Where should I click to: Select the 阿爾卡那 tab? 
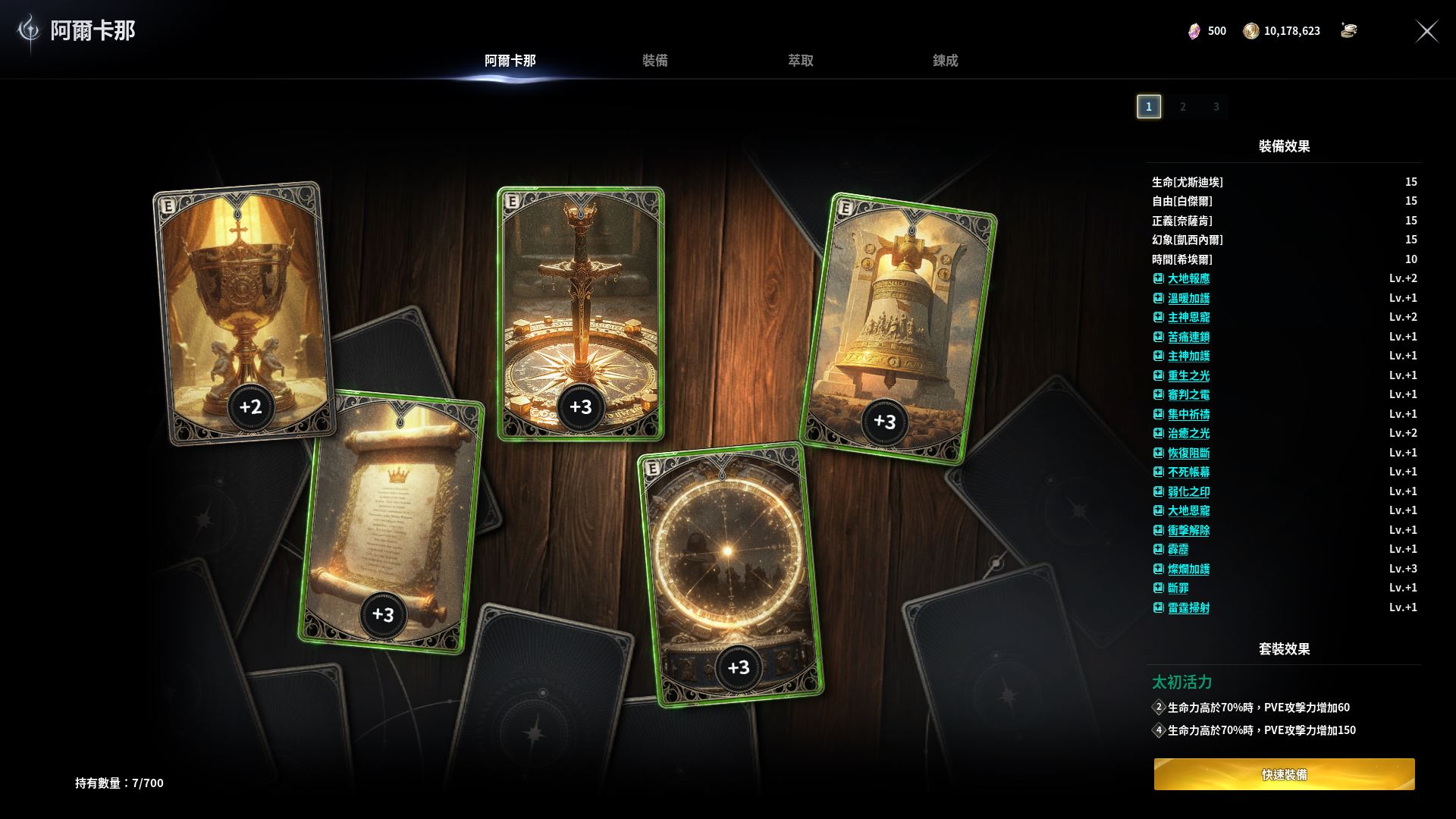pyautogui.click(x=510, y=61)
